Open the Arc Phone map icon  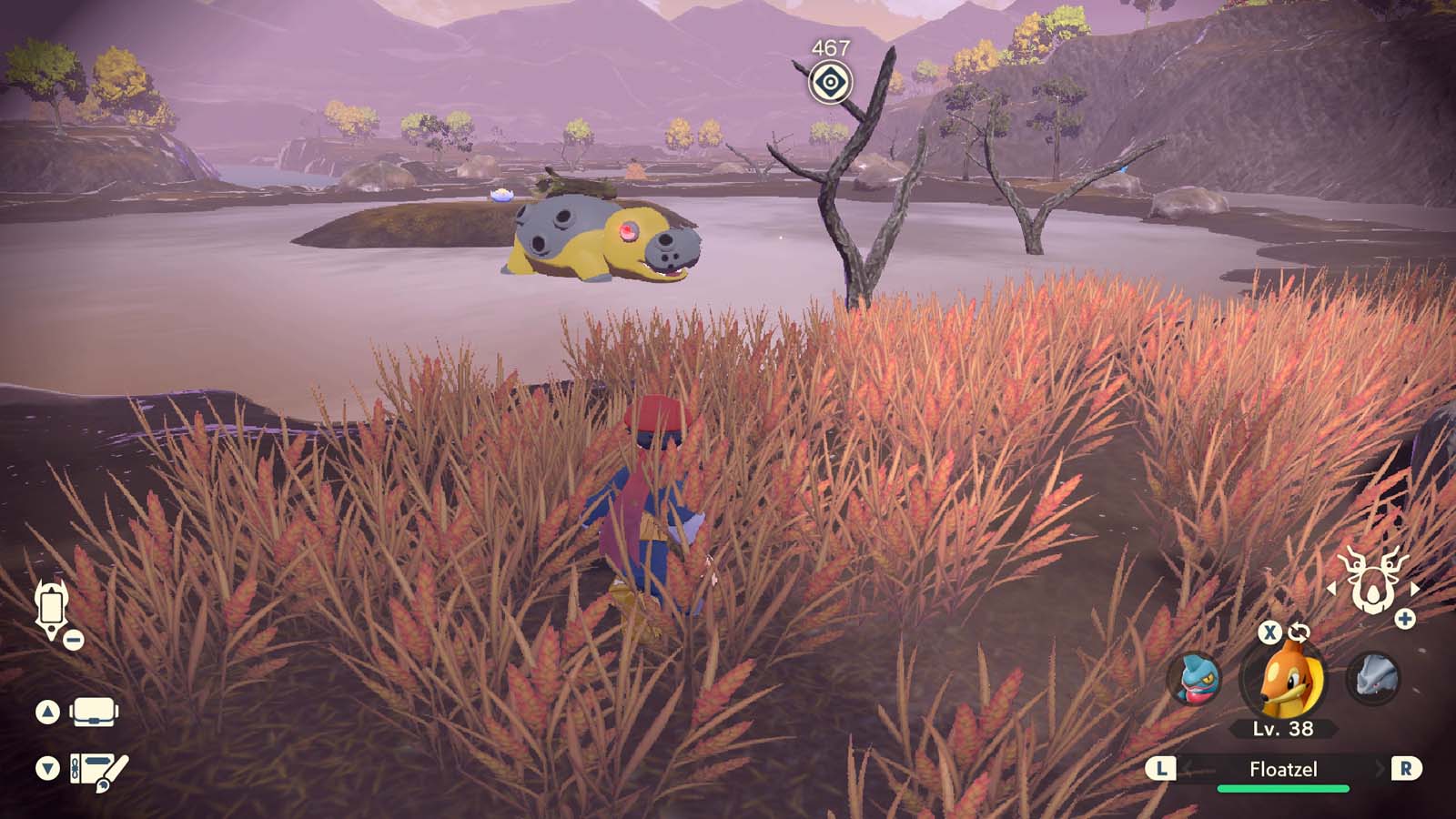(x=52, y=608)
